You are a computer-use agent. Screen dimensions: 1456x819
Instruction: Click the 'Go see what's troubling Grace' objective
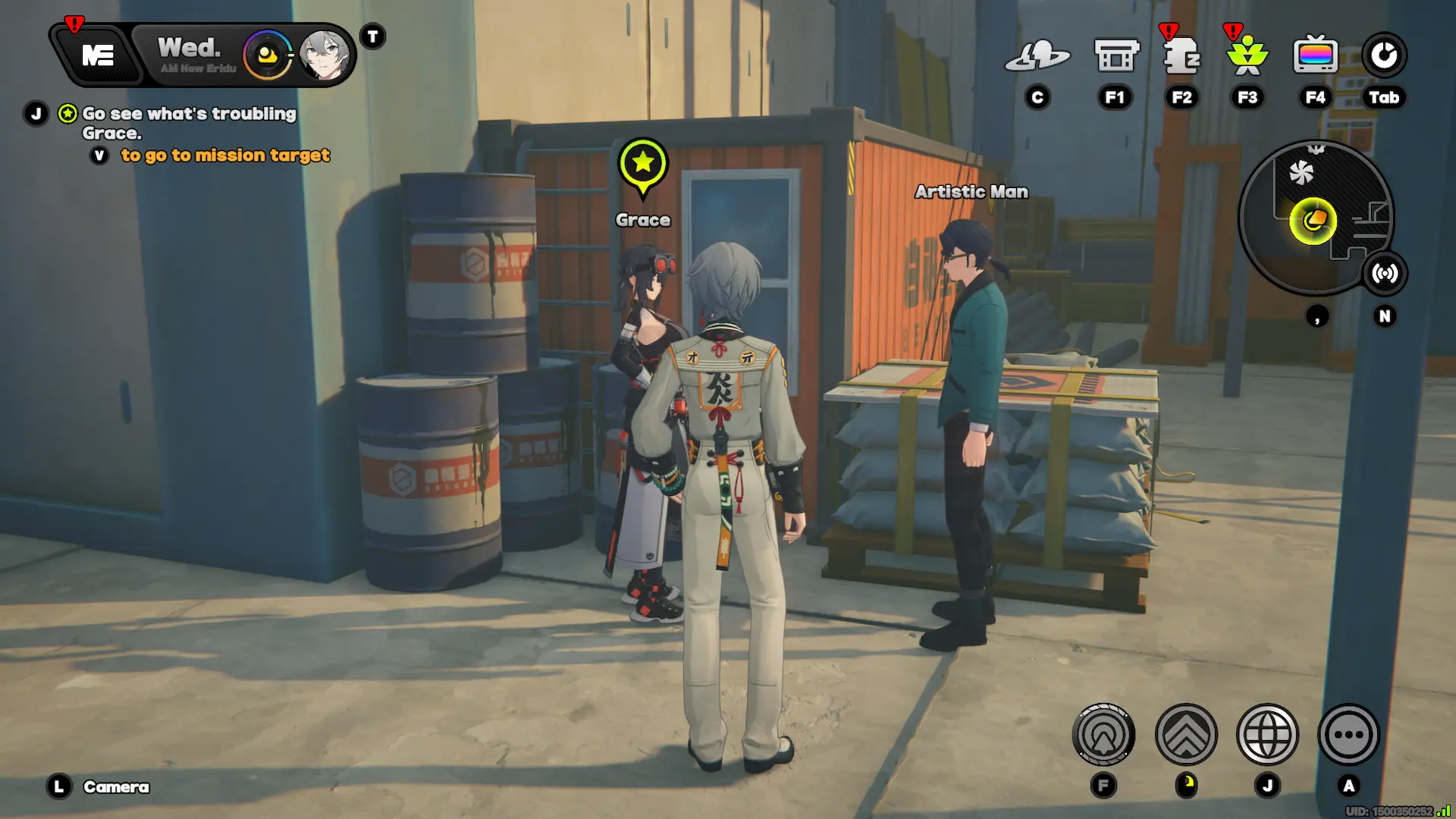190,123
